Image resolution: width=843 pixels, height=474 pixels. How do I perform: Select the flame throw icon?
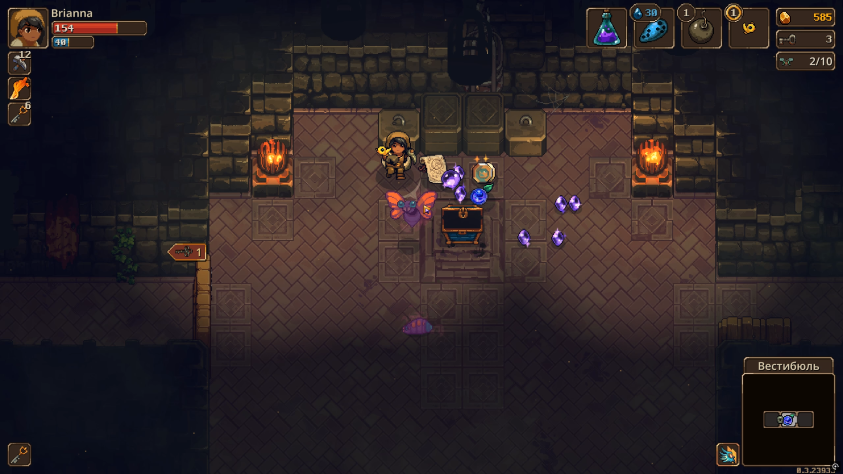(x=19, y=89)
